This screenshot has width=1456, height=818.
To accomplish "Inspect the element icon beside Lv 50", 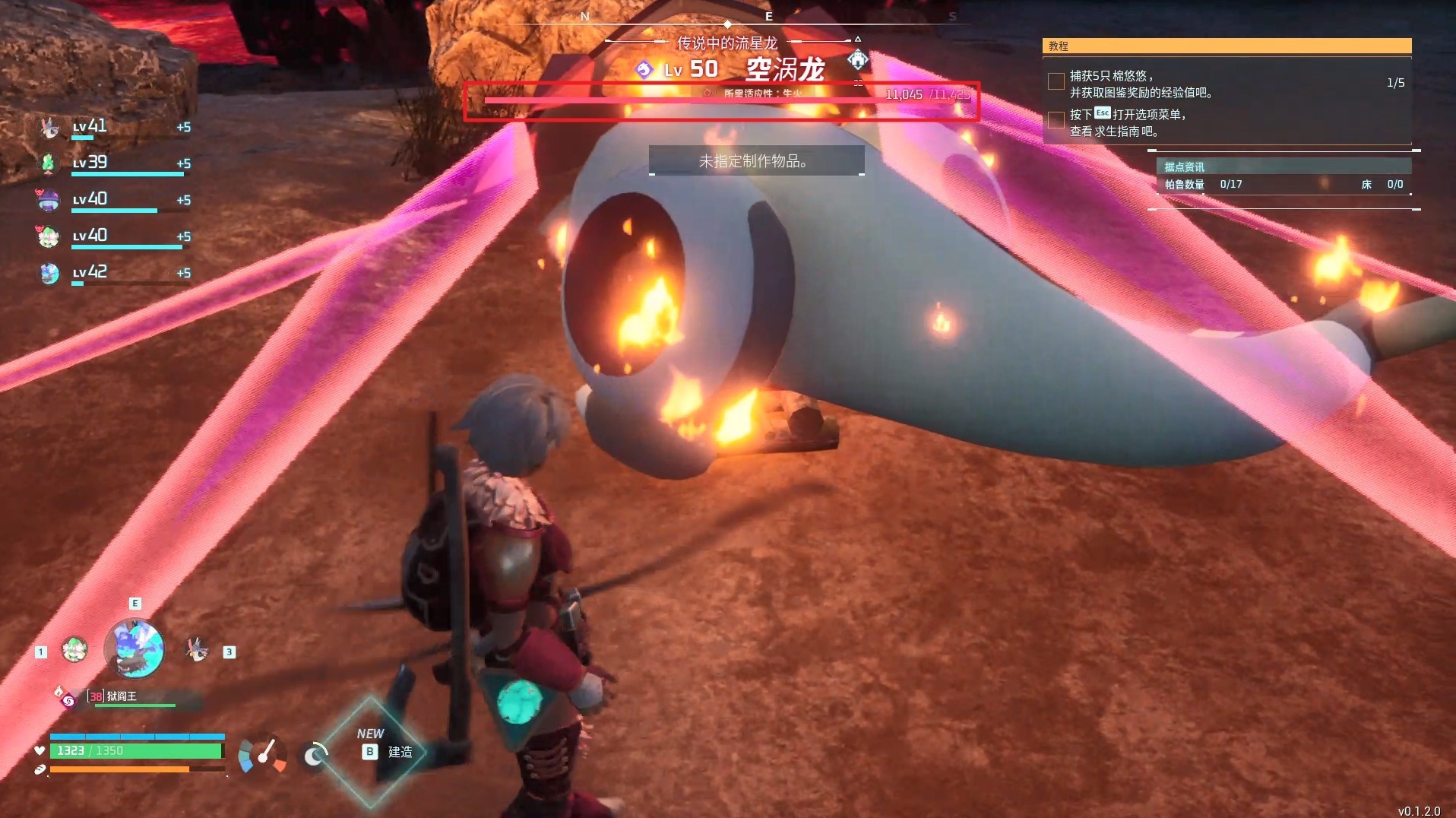I will click(644, 70).
